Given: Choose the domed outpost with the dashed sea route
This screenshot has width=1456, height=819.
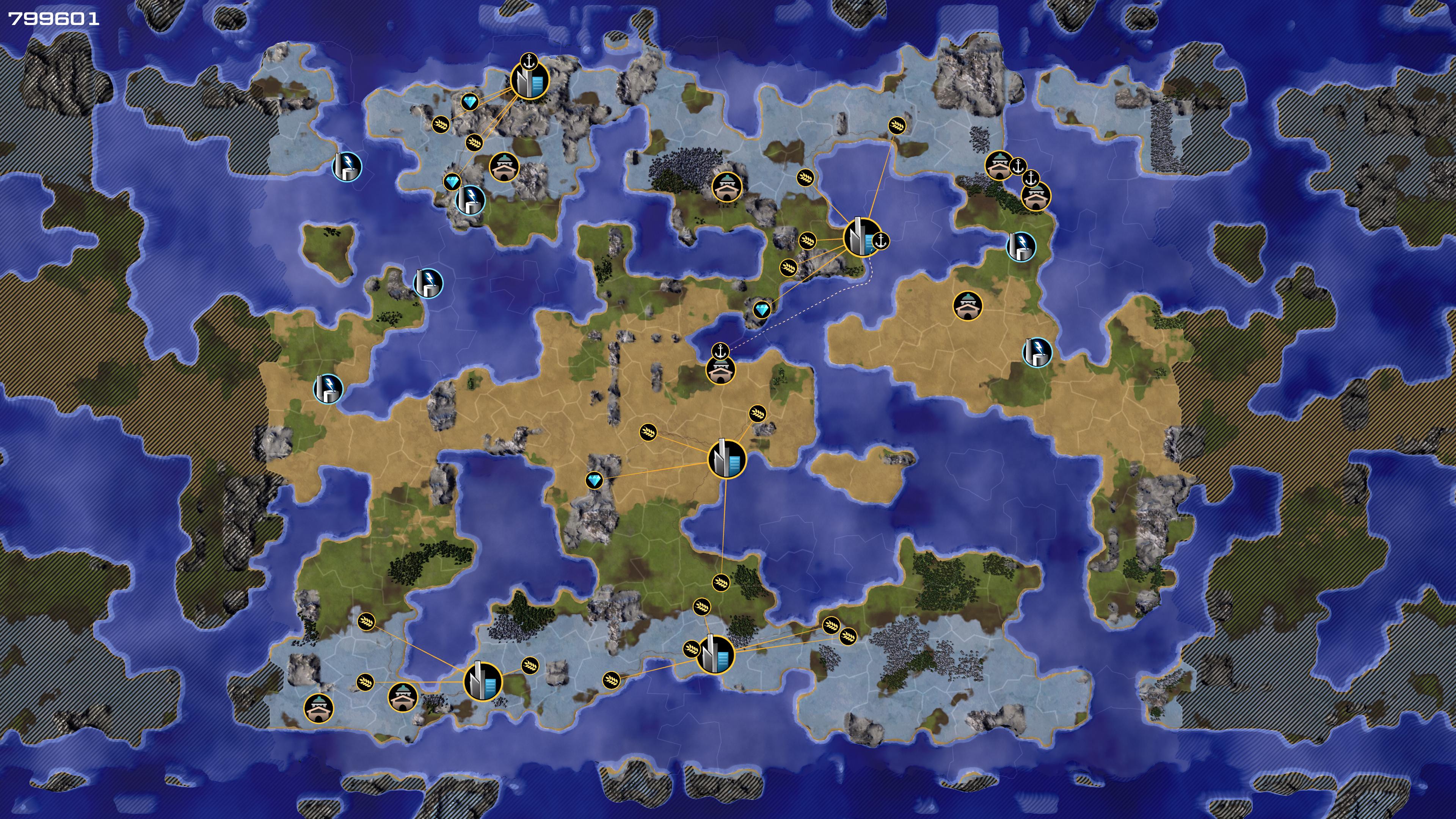Looking at the screenshot, I should (x=721, y=370).
